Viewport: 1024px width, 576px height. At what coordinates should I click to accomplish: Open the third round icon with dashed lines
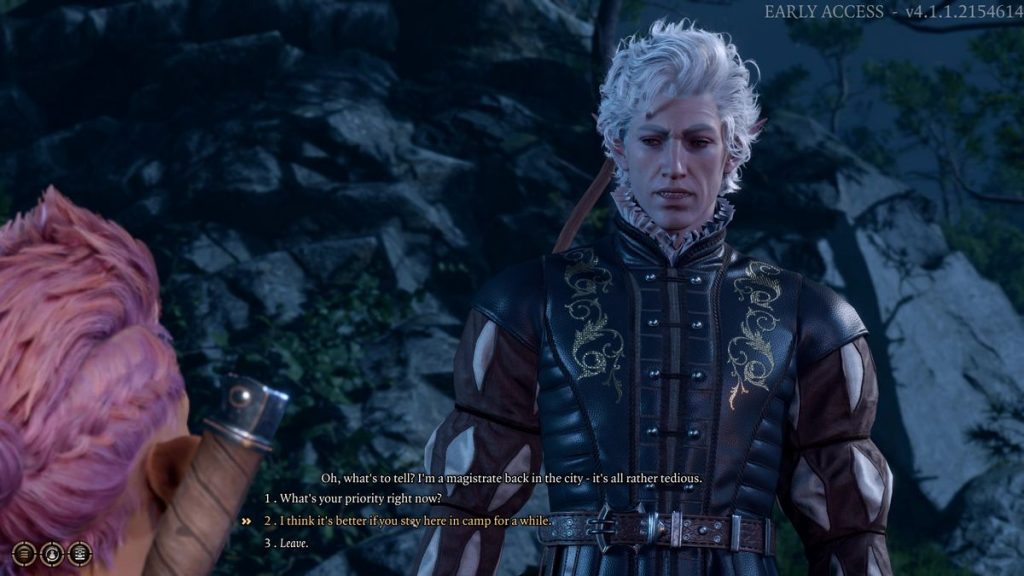[x=80, y=553]
